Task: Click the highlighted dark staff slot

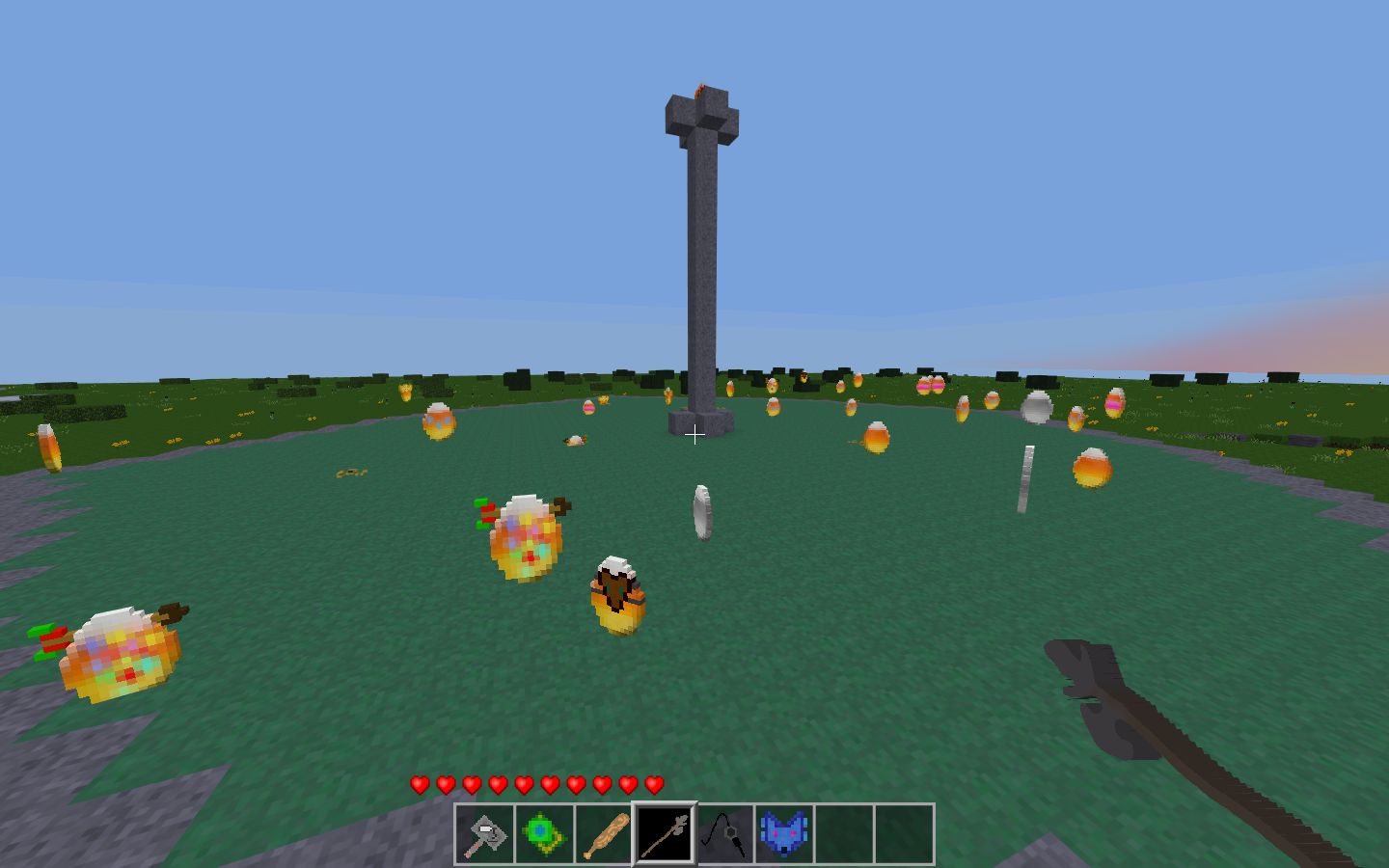Action: point(664,834)
